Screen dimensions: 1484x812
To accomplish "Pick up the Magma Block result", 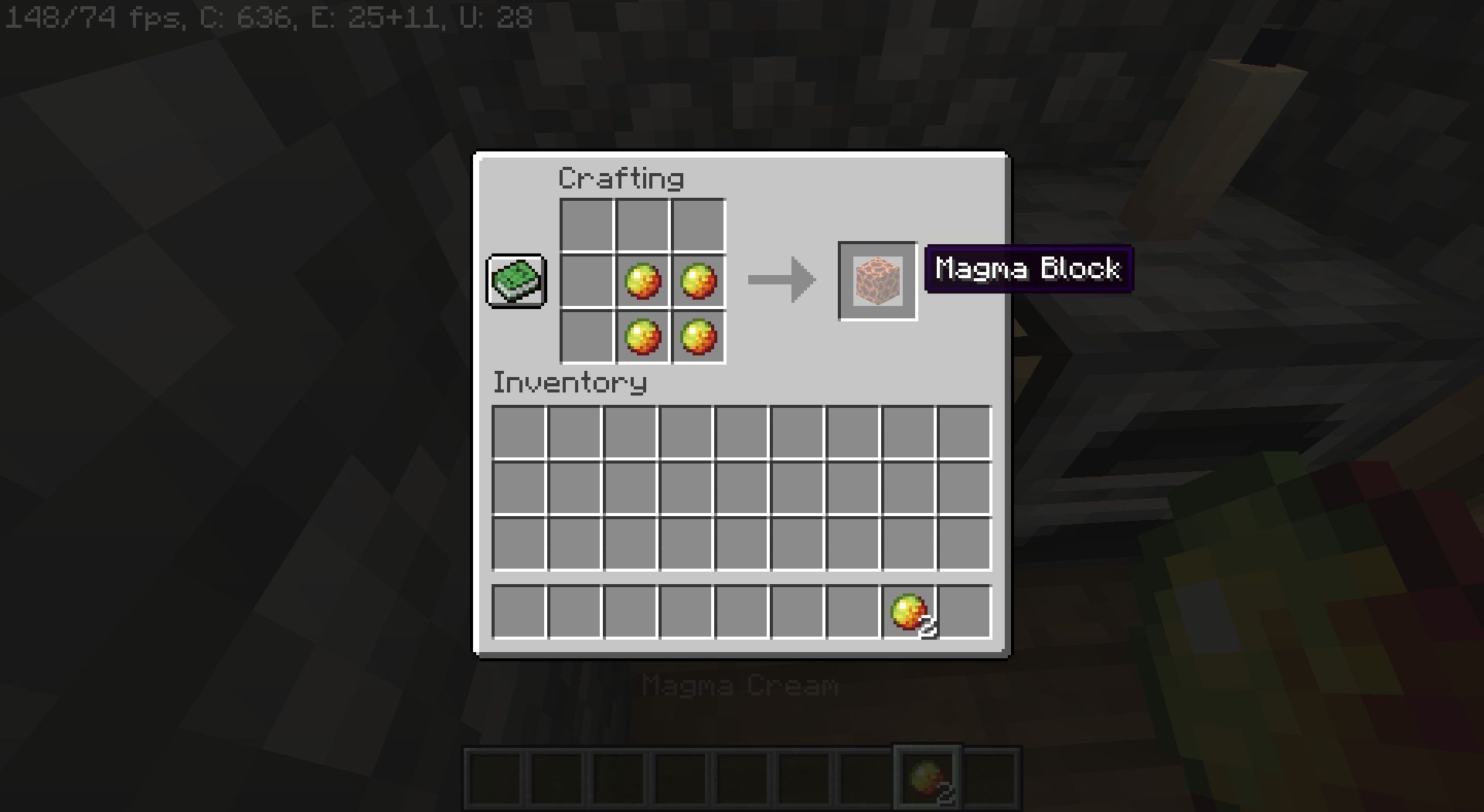I will pos(876,281).
